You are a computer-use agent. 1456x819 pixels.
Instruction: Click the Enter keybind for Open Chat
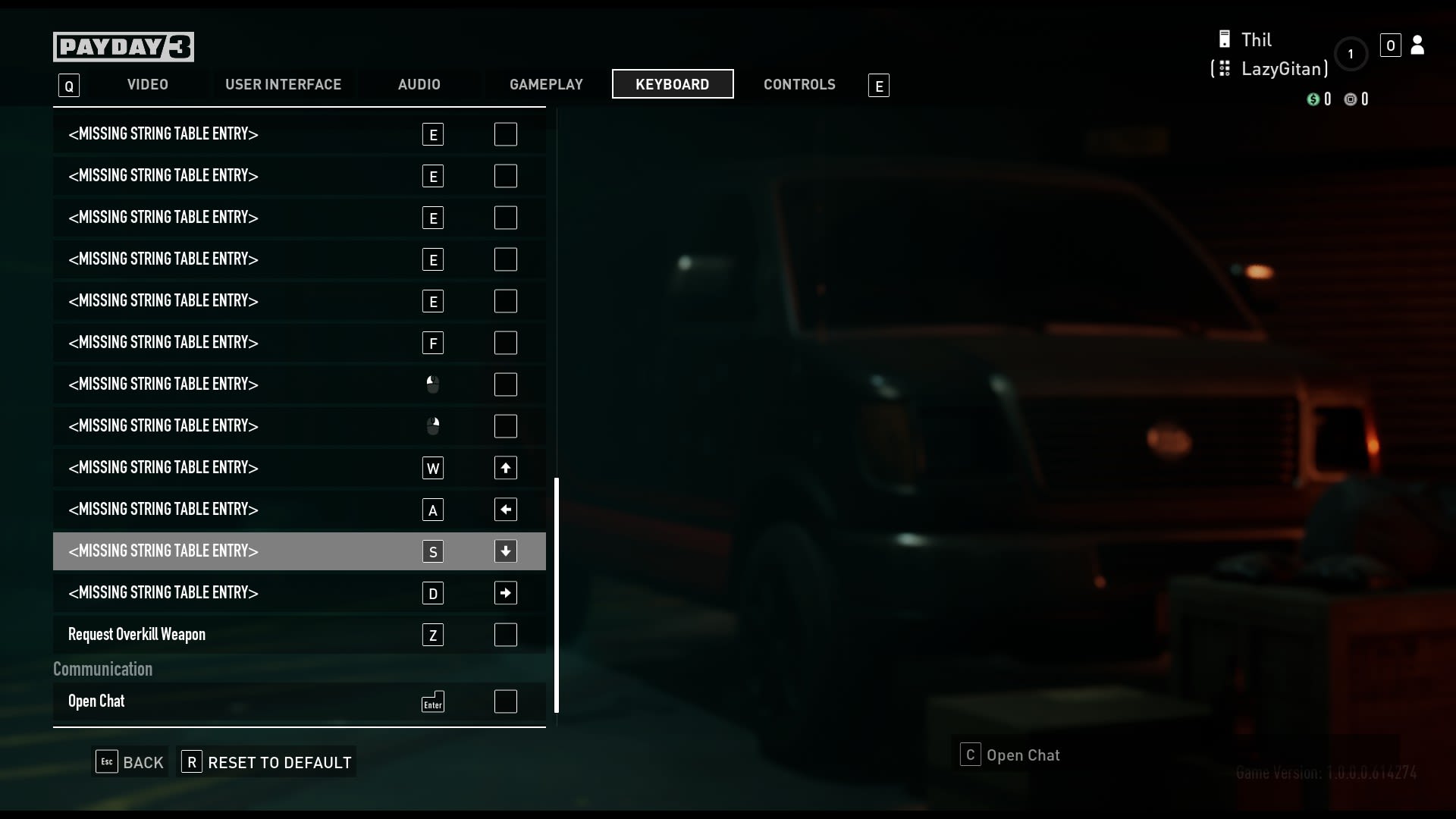tap(432, 701)
